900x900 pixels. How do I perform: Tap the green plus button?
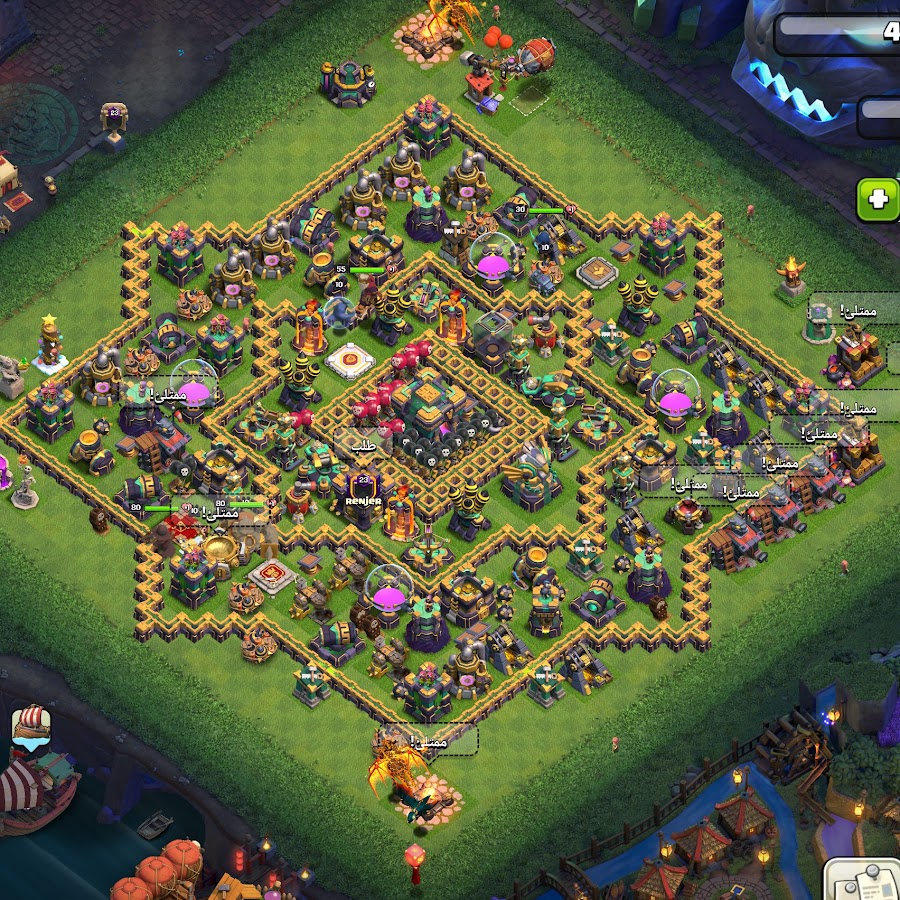pyautogui.click(x=879, y=199)
